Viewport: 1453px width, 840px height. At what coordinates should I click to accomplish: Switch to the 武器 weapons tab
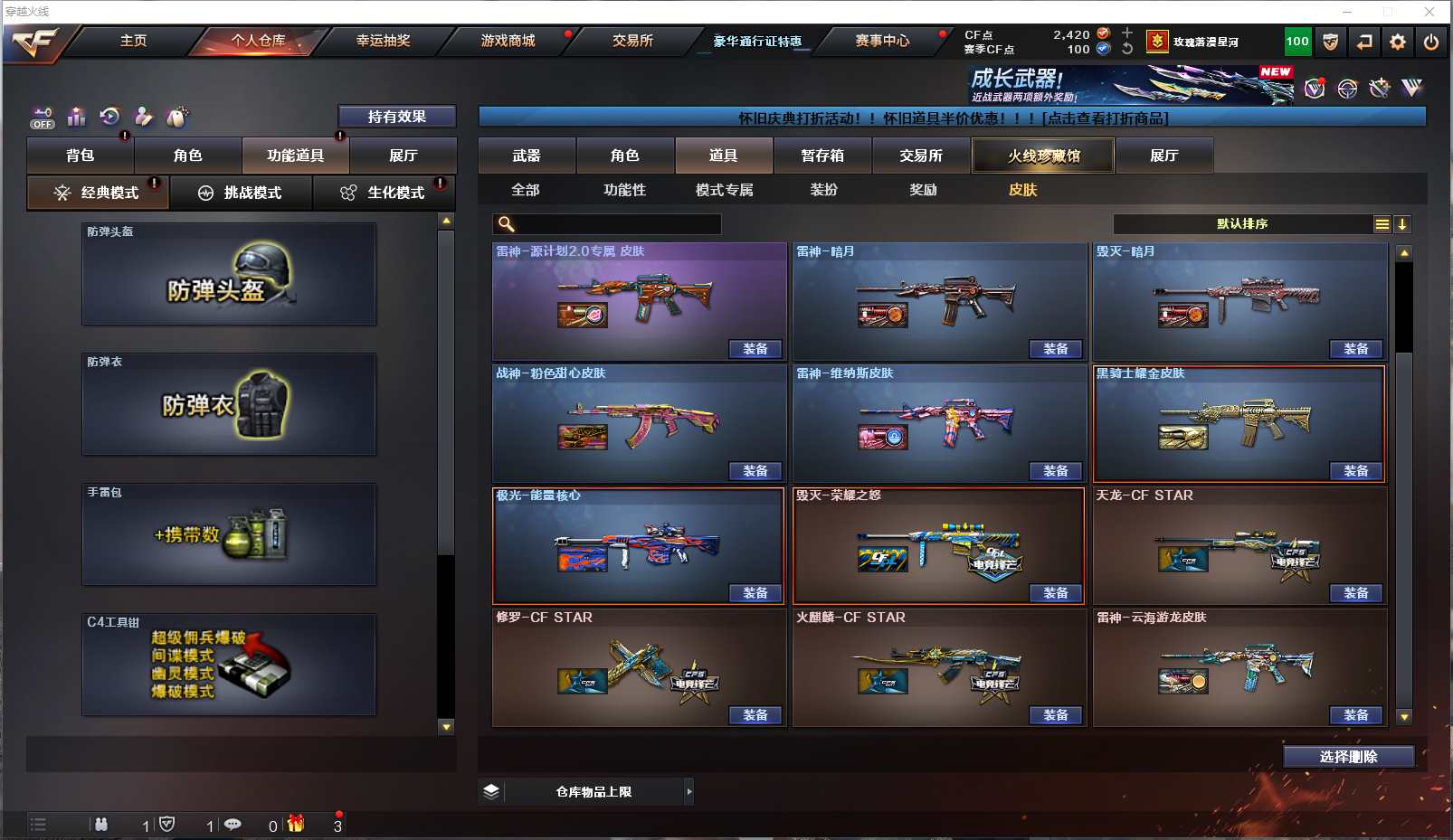[527, 156]
